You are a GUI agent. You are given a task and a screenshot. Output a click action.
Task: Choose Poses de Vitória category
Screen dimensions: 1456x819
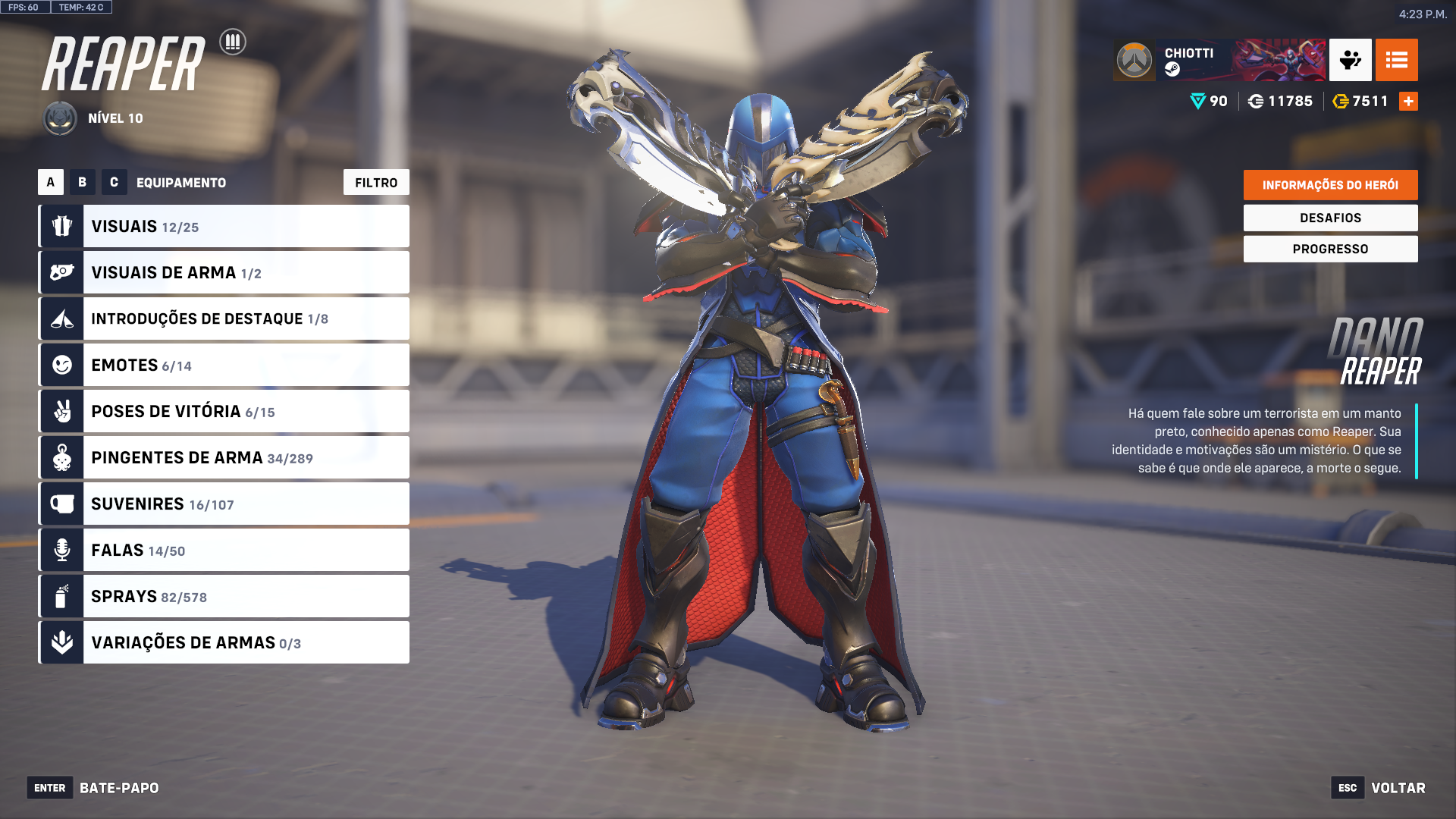(x=224, y=411)
